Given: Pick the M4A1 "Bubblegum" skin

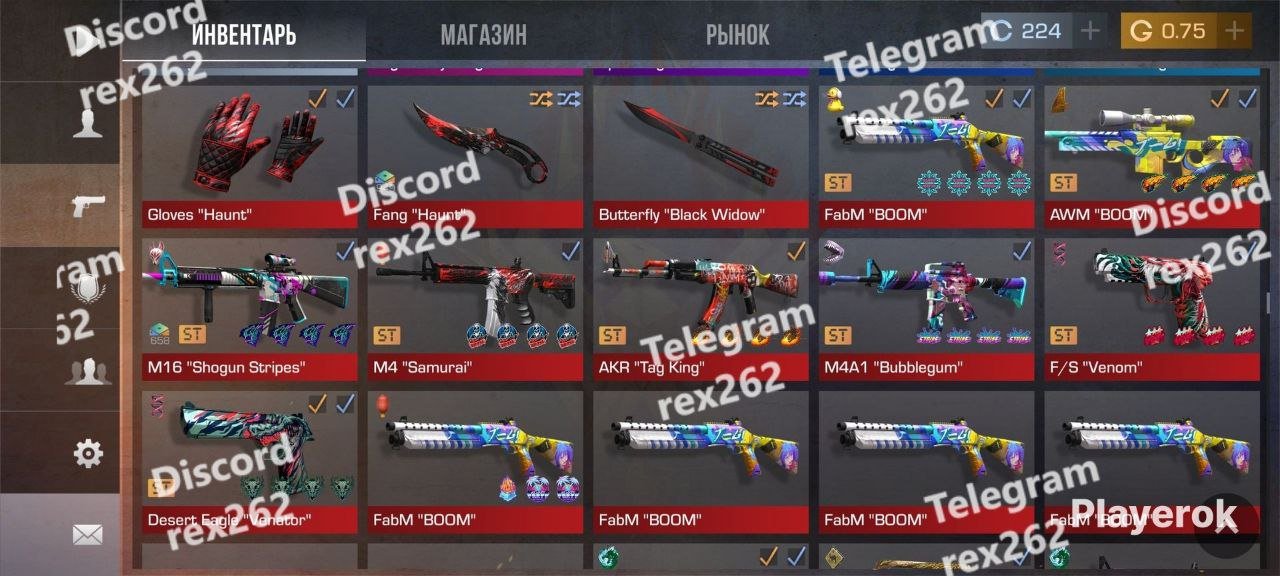Looking at the screenshot, I should click(x=926, y=308).
